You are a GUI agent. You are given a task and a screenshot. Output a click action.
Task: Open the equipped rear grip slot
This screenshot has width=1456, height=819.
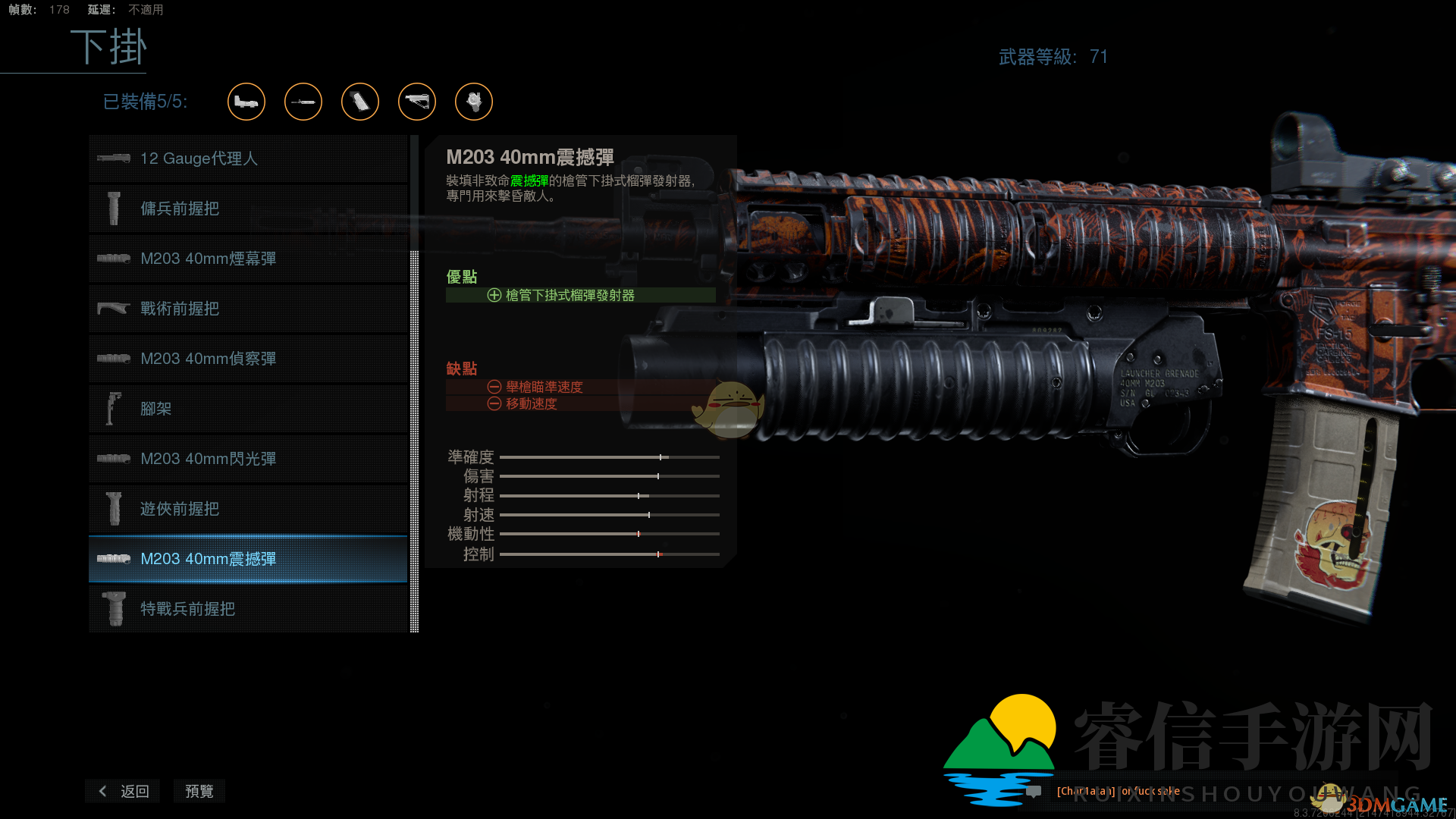[360, 102]
